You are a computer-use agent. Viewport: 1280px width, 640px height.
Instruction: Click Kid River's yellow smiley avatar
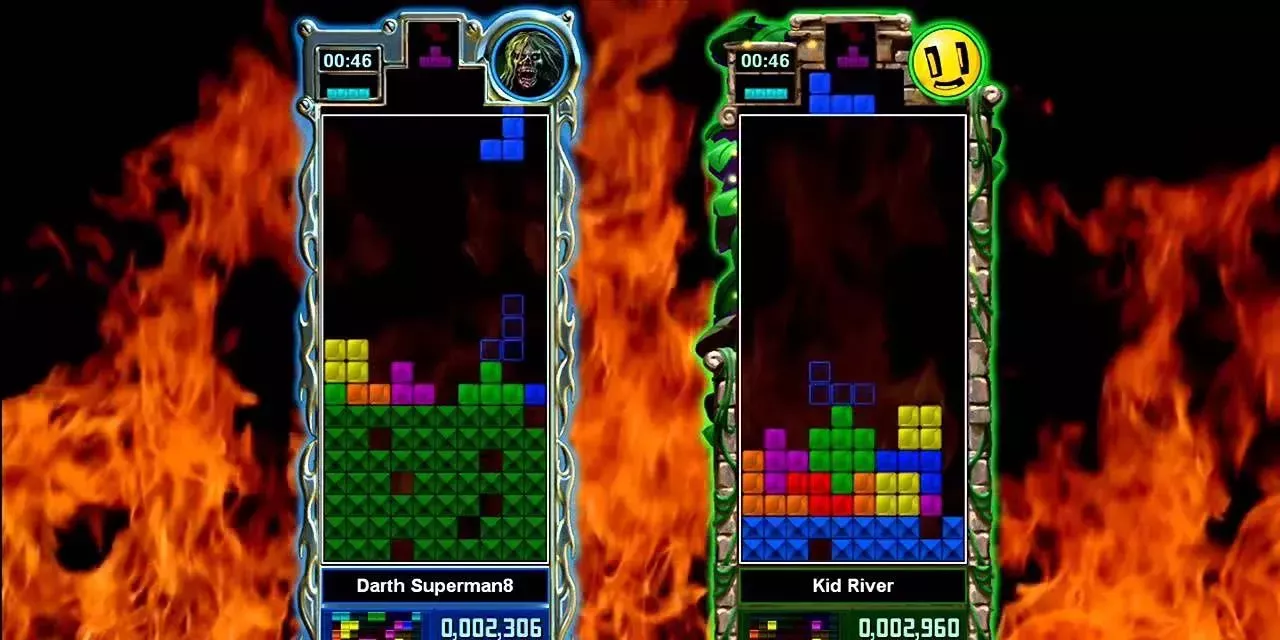click(x=946, y=62)
